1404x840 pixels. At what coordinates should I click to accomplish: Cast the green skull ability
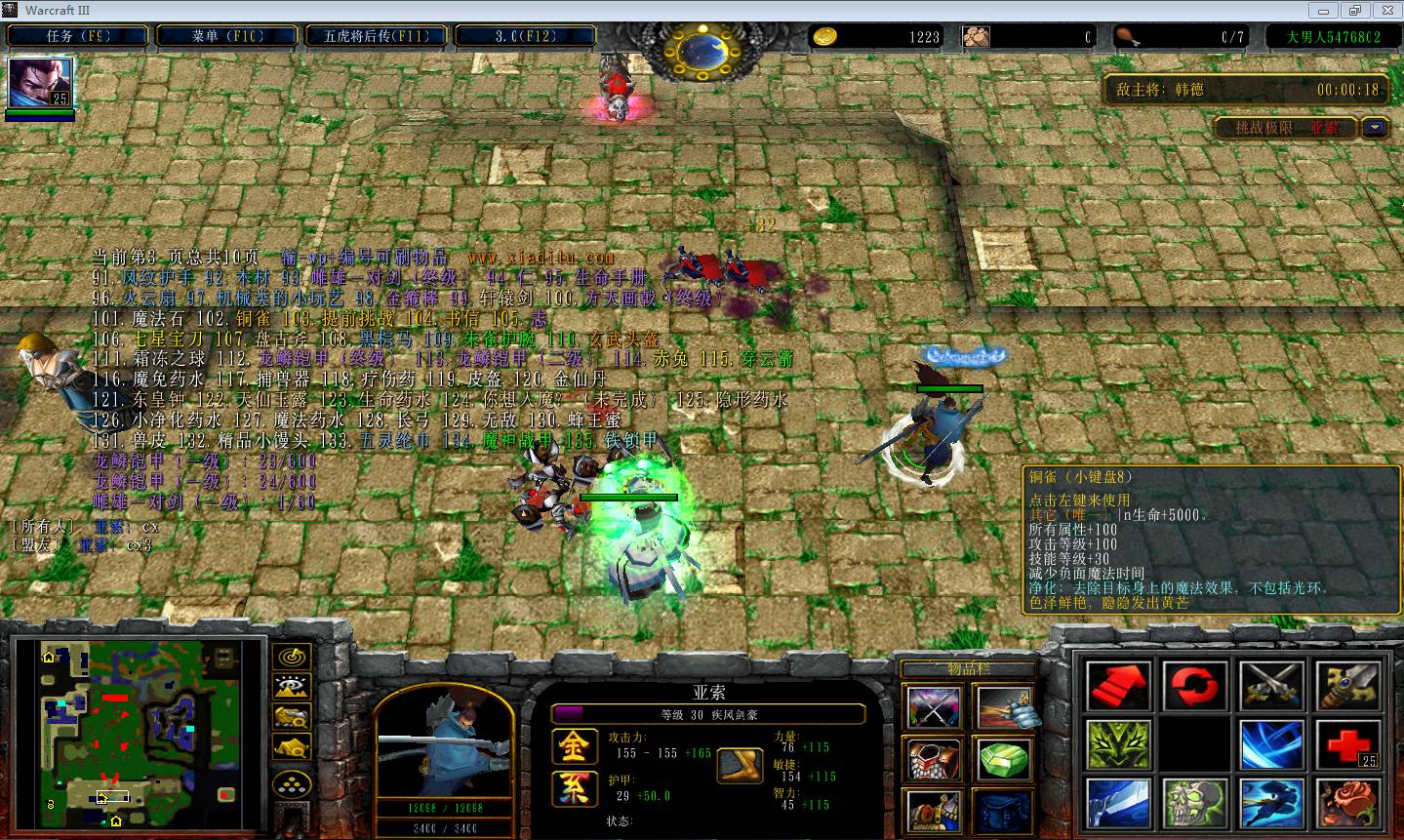1194,803
